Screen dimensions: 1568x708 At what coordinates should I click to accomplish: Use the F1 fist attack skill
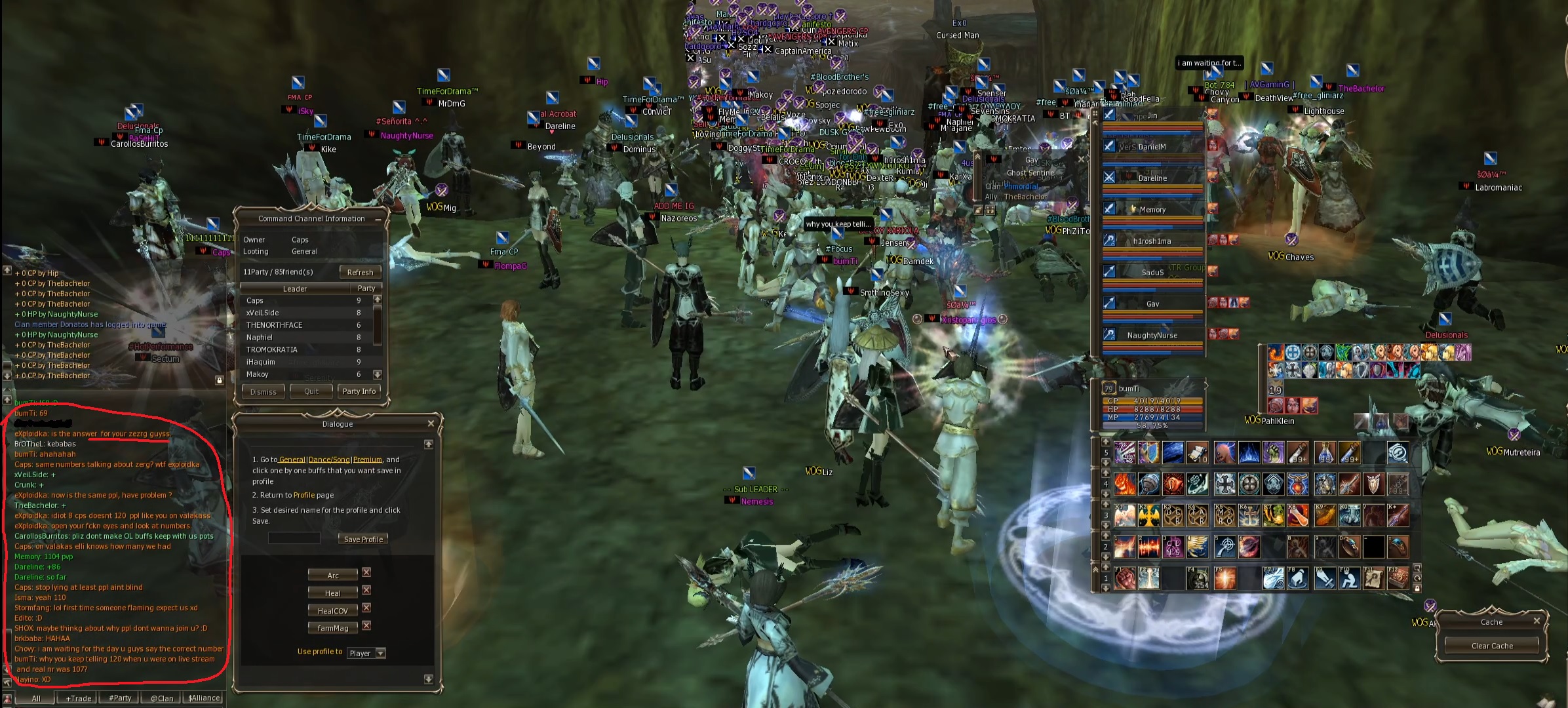pyautogui.click(x=1124, y=579)
